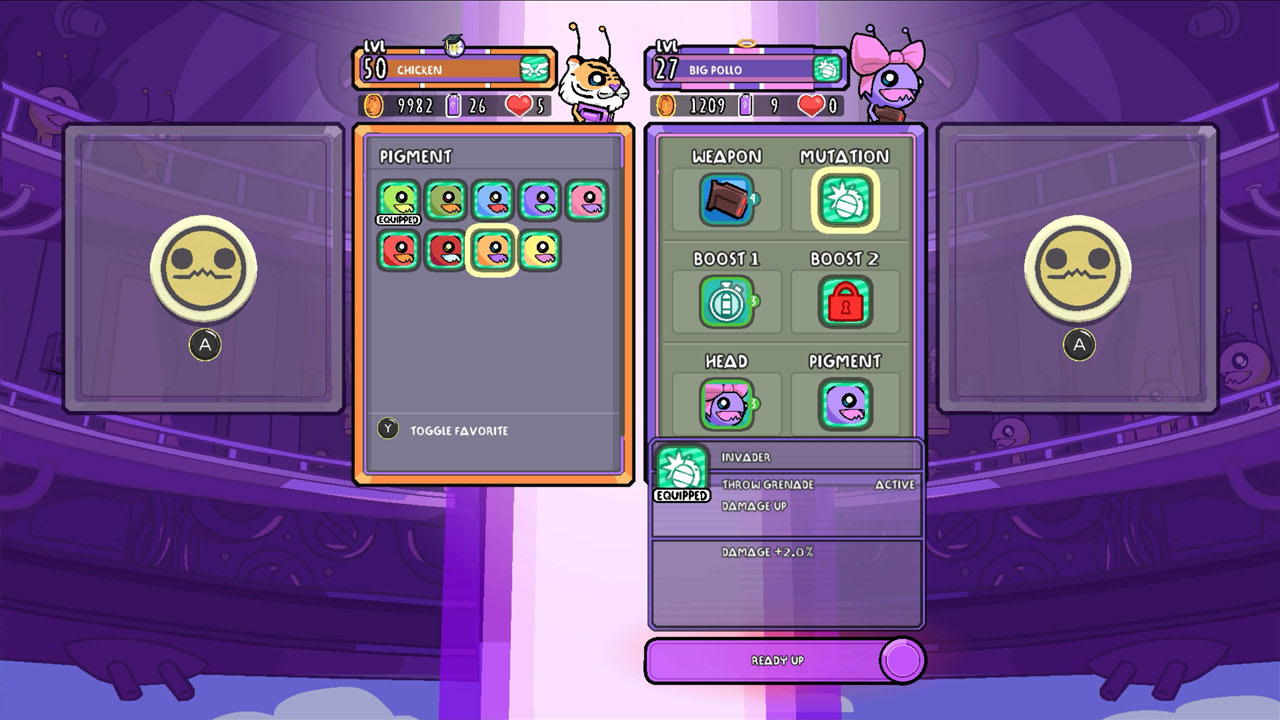Click the left empty player join panel
The image size is (1280, 720).
pyautogui.click(x=204, y=268)
